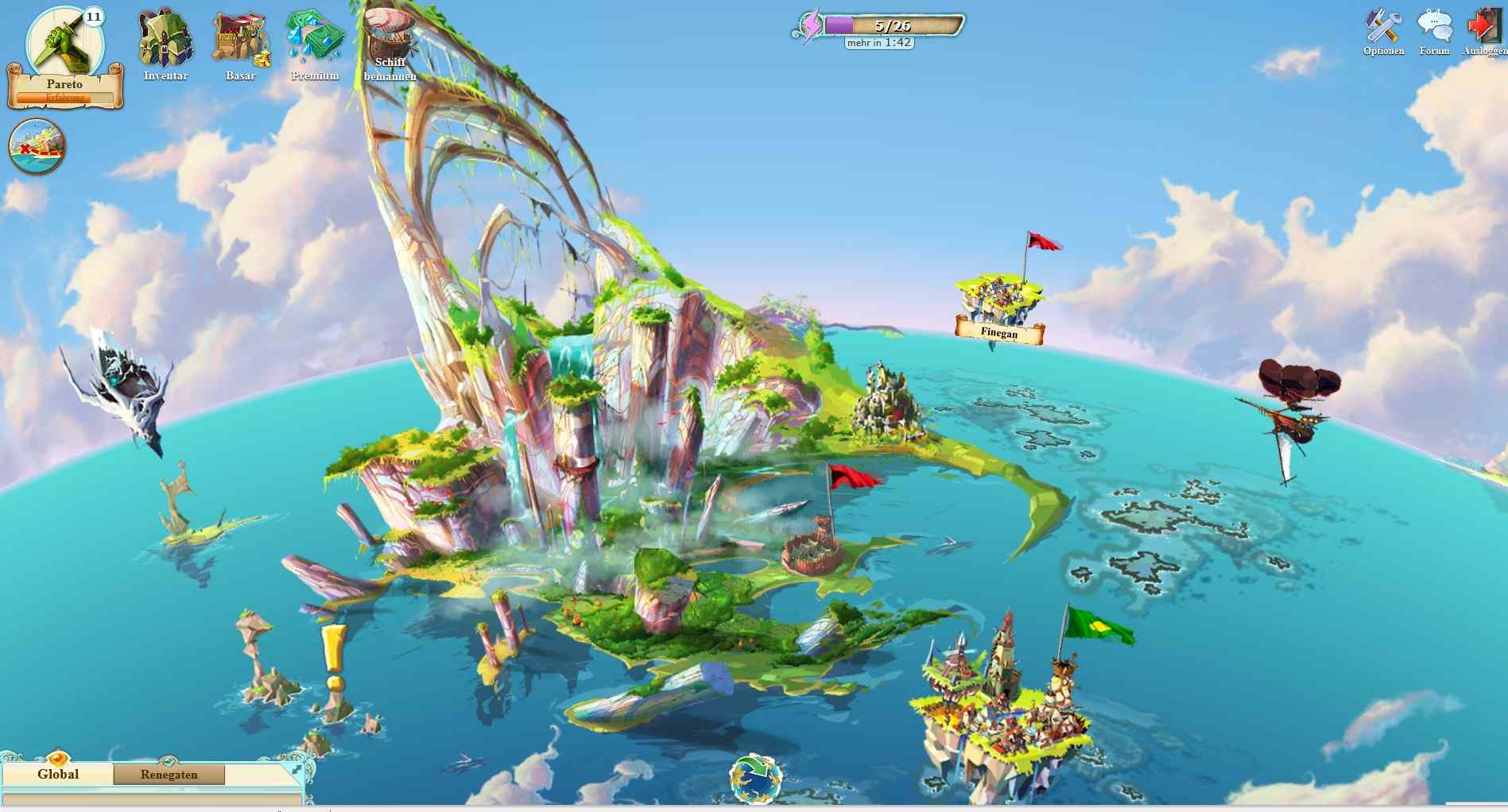Visit the Basar market stall
Image resolution: width=1508 pixels, height=812 pixels.
240,40
